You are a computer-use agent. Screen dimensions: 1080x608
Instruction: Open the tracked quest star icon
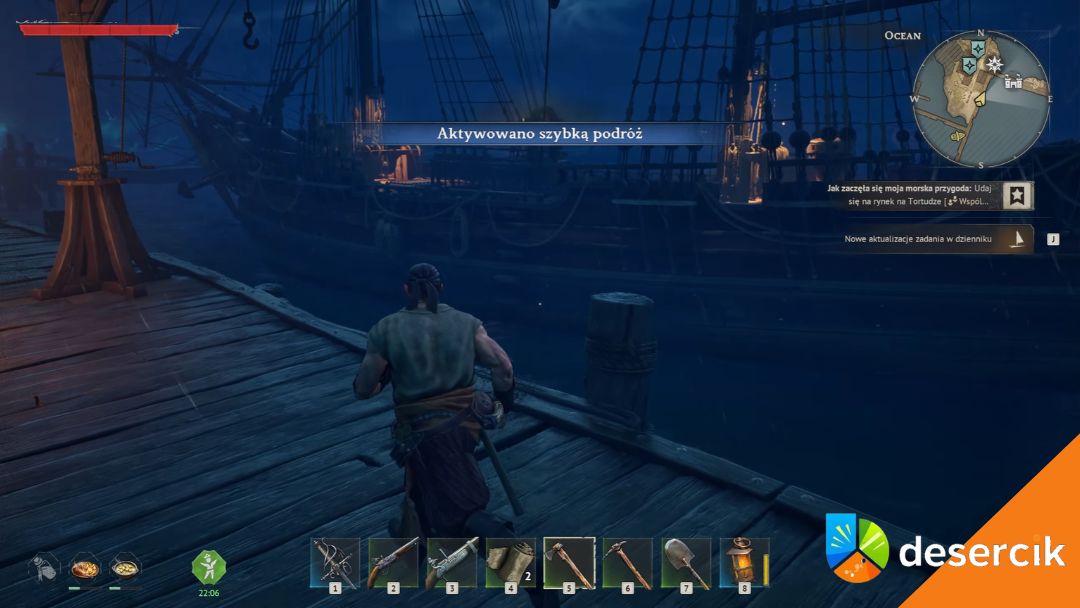1018,196
